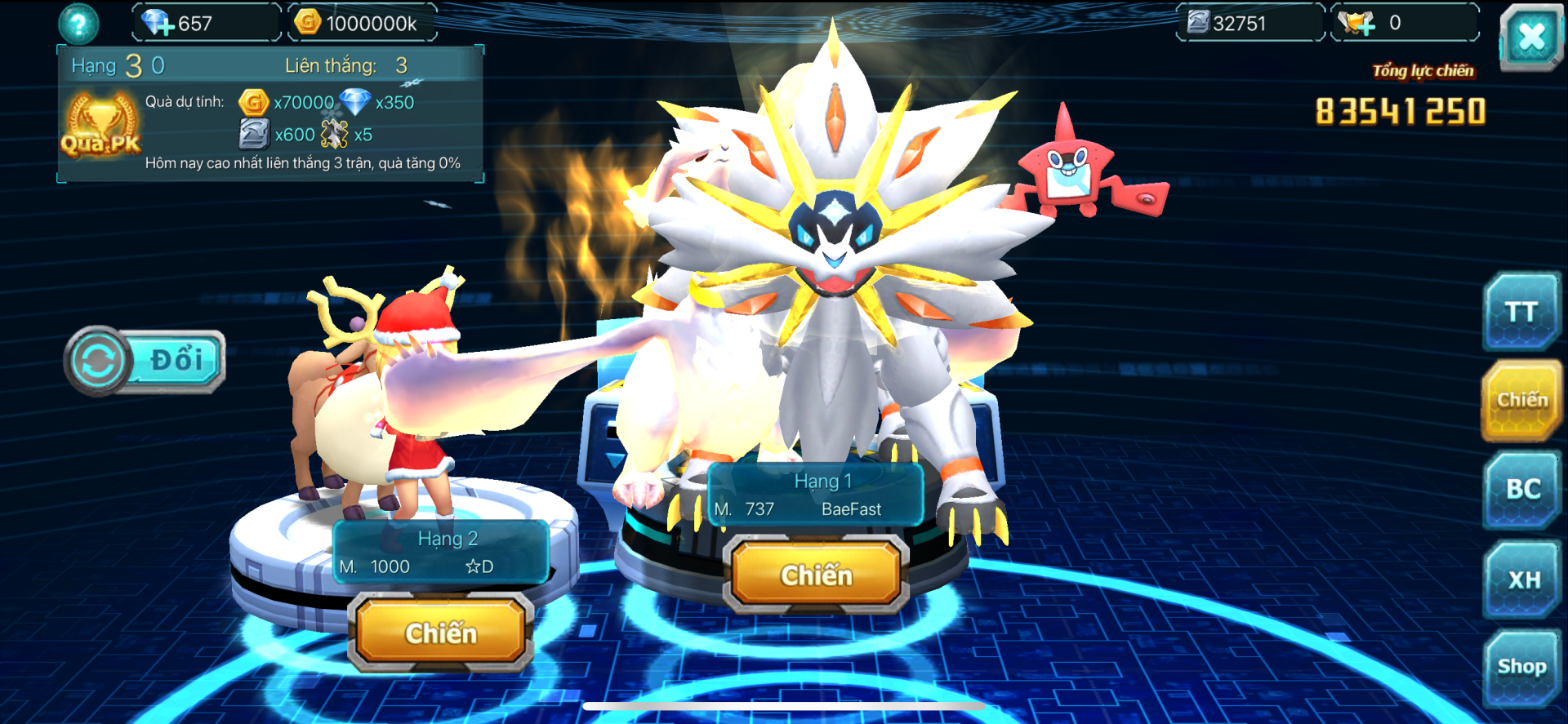Tap the gold coin currency icon
Screen dimensions: 1568x724
[x=308, y=22]
